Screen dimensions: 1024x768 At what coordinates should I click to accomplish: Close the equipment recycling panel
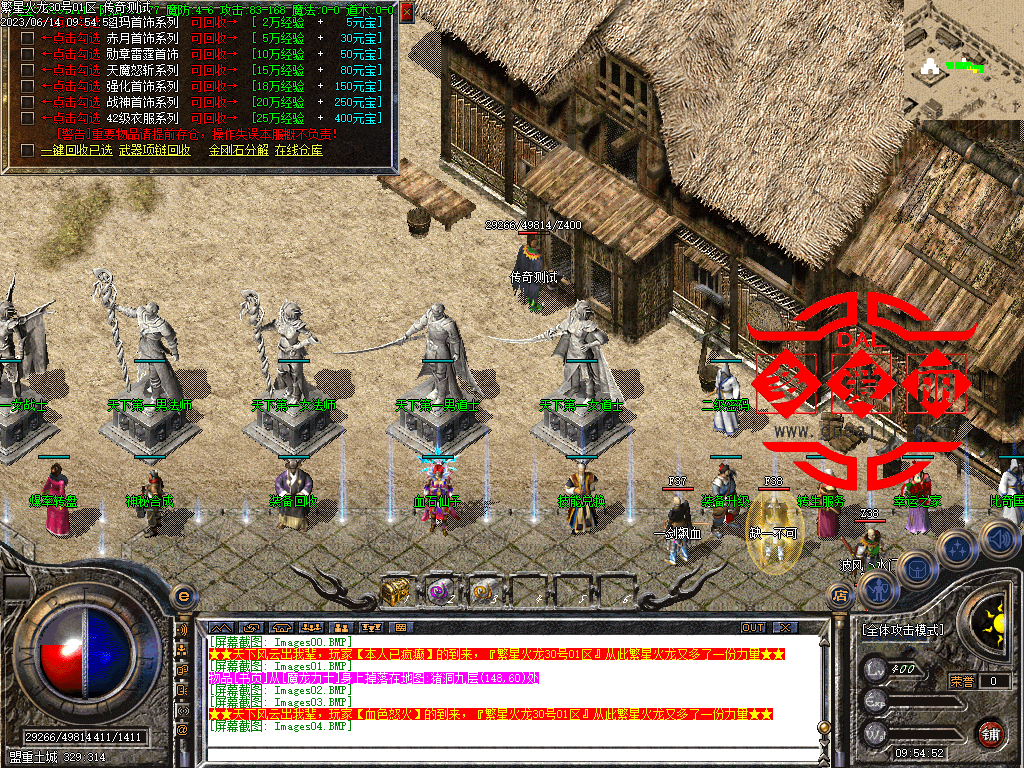(x=406, y=12)
